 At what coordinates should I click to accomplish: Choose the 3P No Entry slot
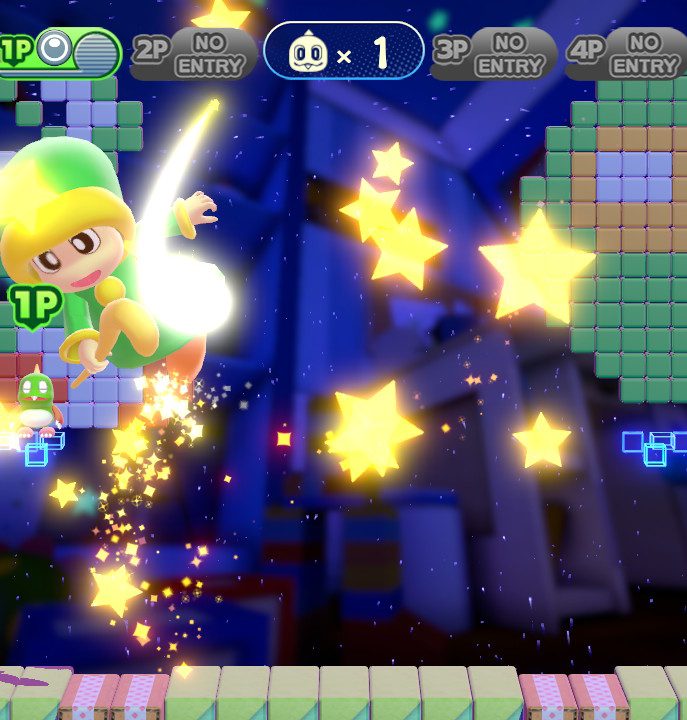(494, 53)
